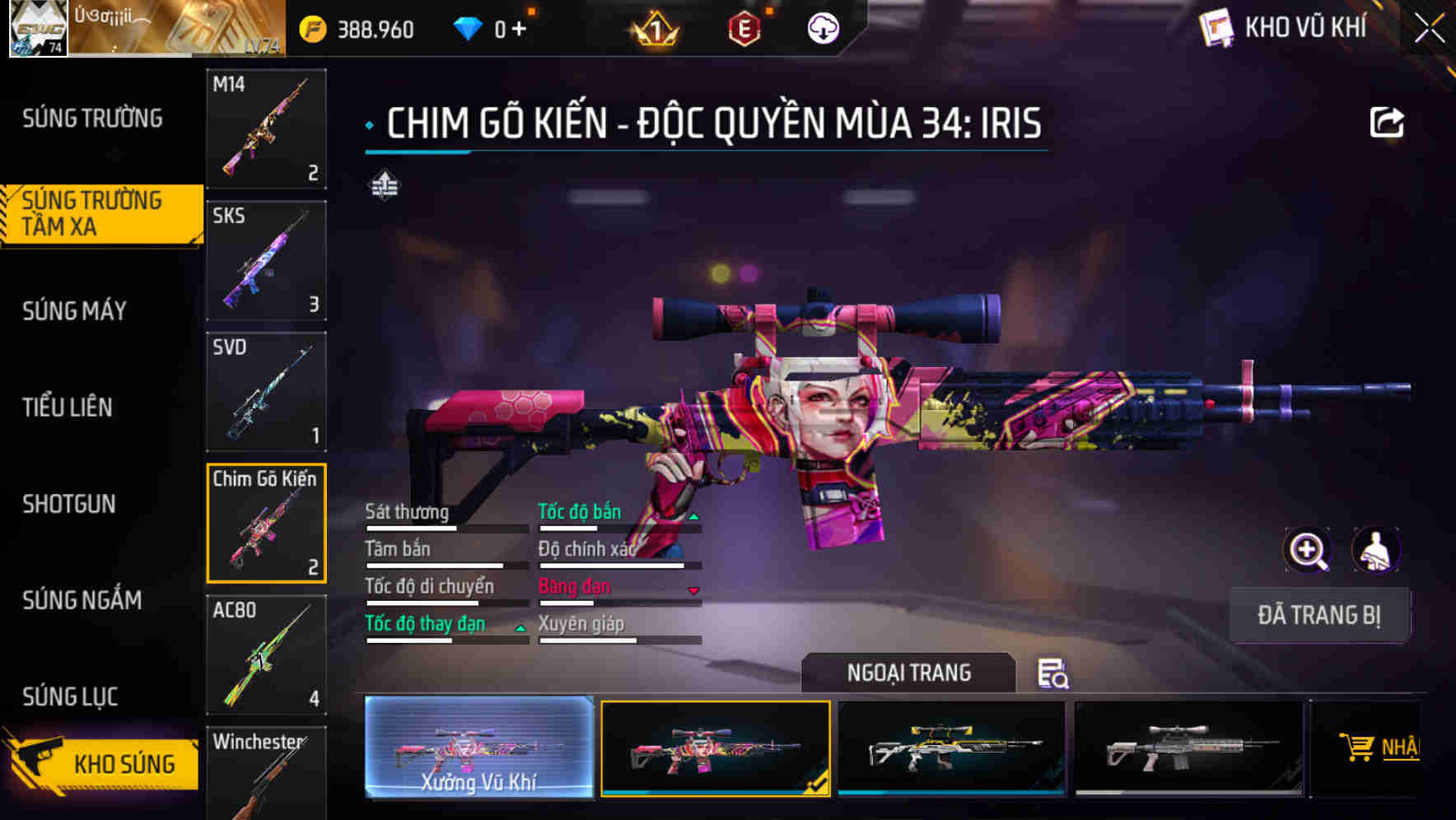
Task: Select the SVD rifle from the weapon list
Action: (x=265, y=390)
